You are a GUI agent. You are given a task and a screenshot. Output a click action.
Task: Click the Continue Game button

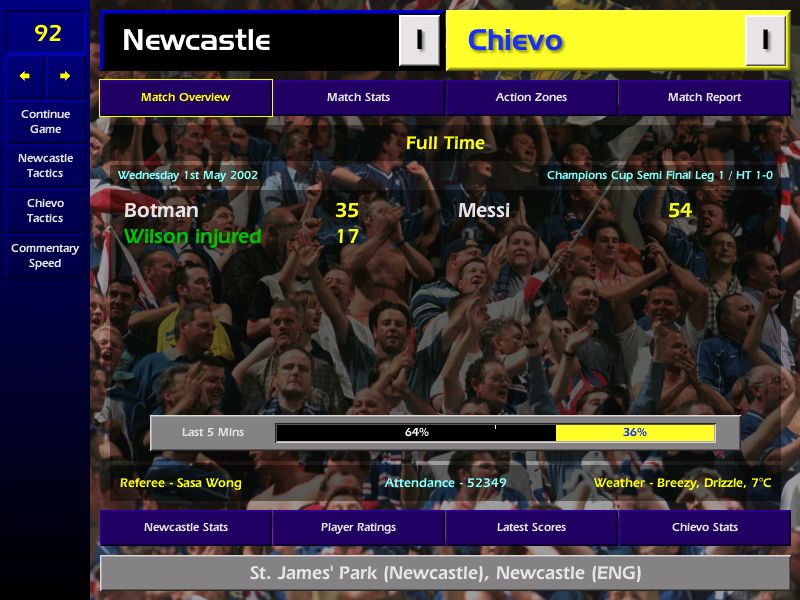pos(45,122)
